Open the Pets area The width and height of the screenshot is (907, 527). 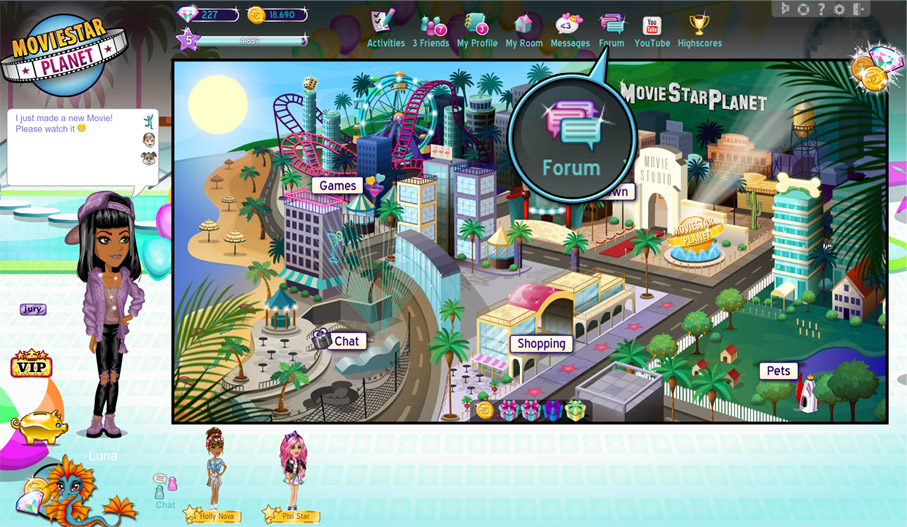(x=778, y=371)
